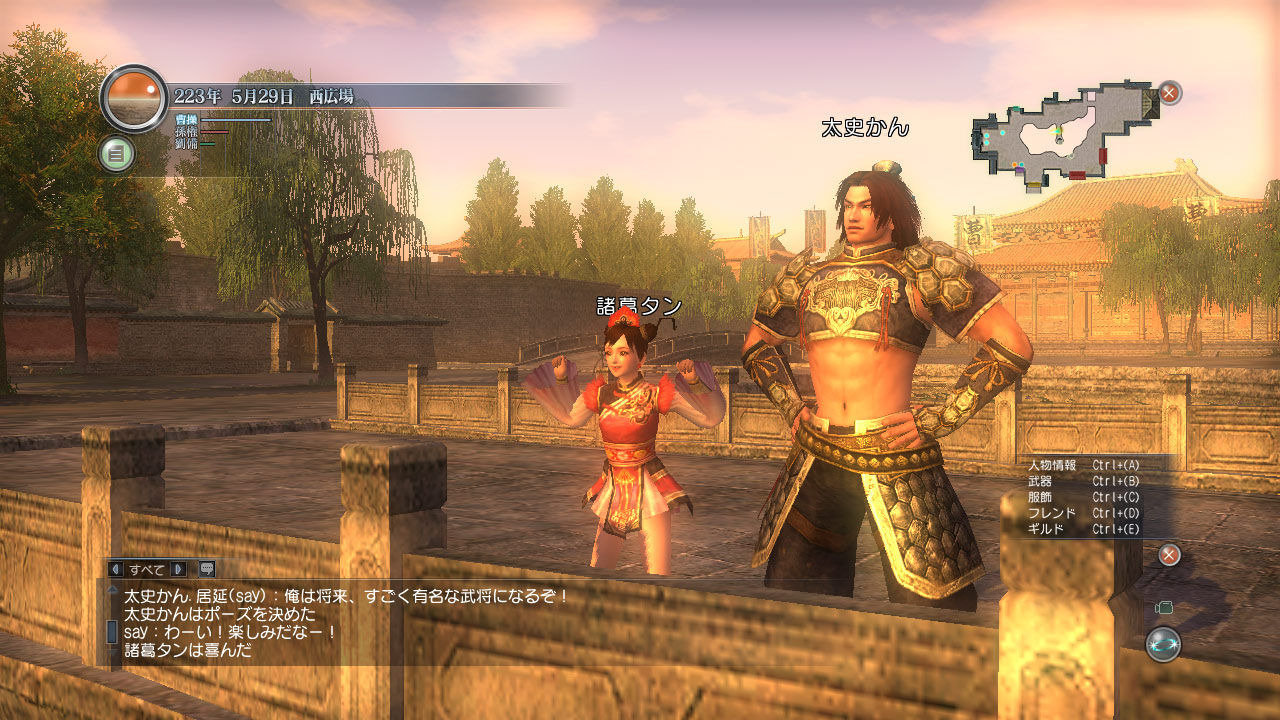The image size is (1280, 720).
Task: Close the minimap with its red X
Action: click(1169, 94)
